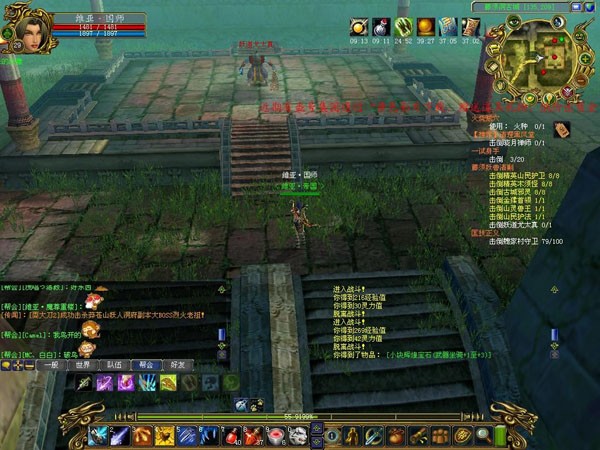Select the 队伍 chat tab
600x450 pixels.
[x=115, y=366]
